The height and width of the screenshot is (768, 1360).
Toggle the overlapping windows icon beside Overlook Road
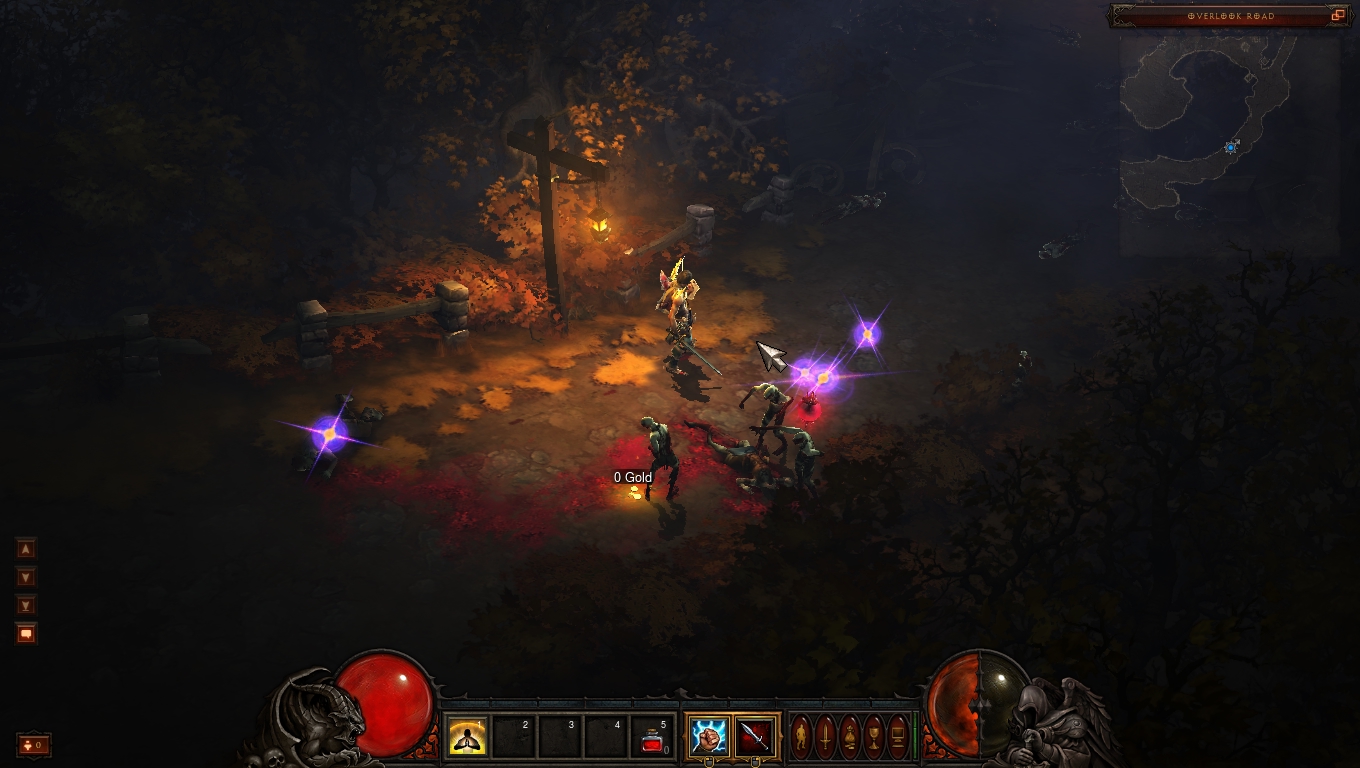point(1338,16)
